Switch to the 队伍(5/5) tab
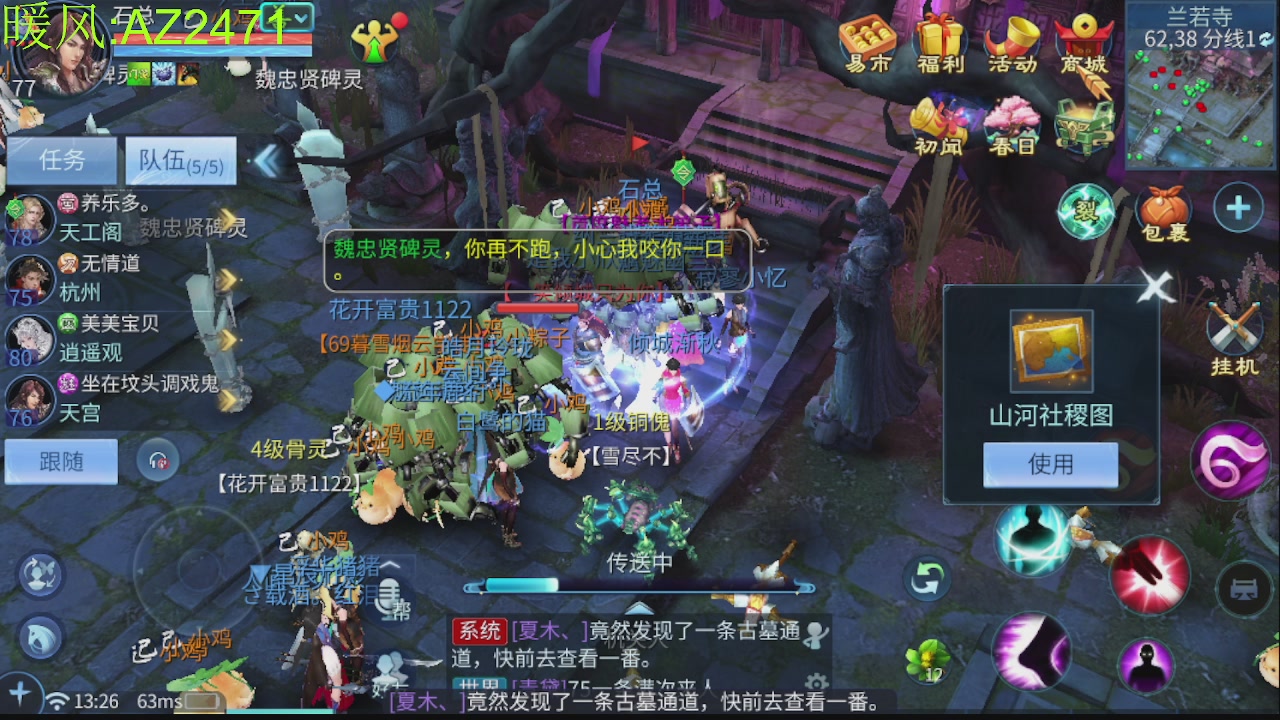Image resolution: width=1280 pixels, height=720 pixels. pos(180,160)
